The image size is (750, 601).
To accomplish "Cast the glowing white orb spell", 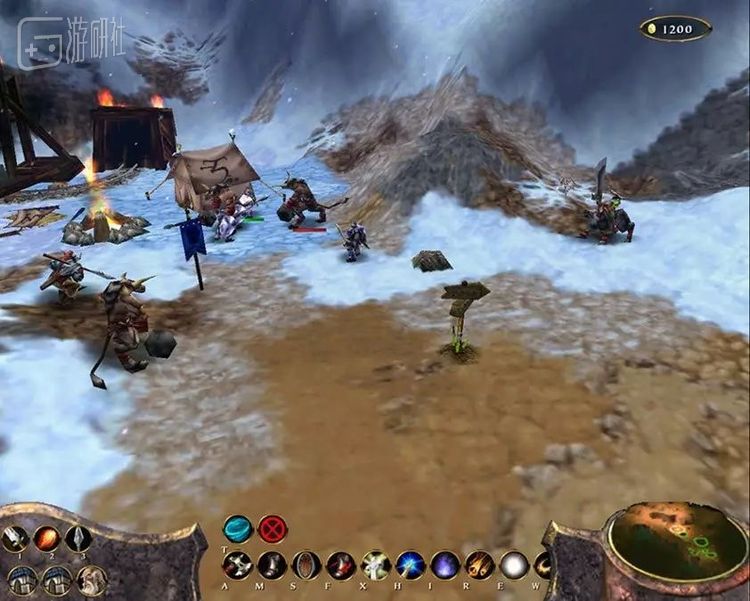I will coord(514,565).
